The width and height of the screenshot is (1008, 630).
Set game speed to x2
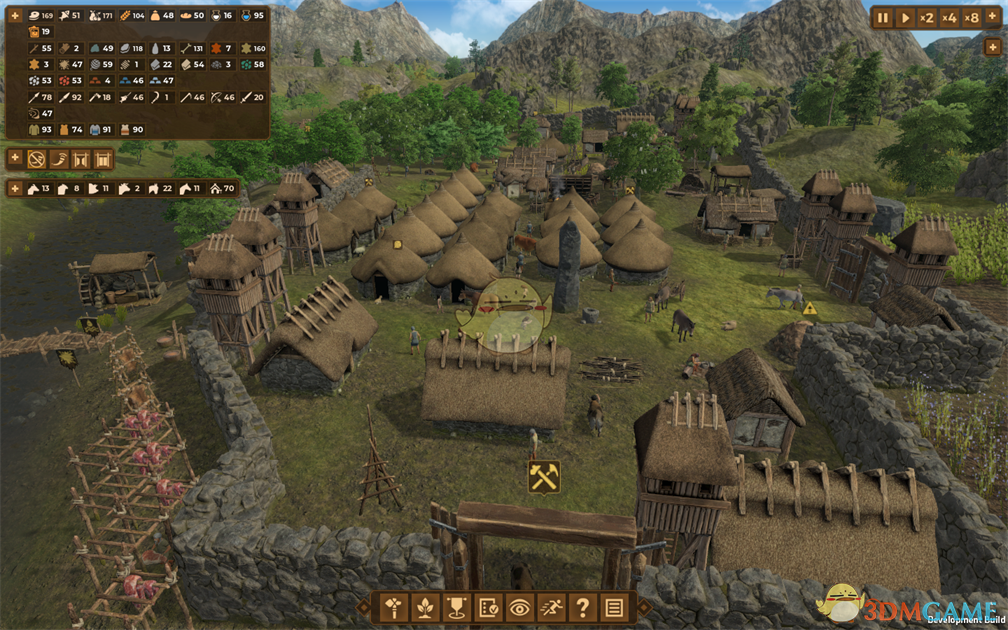coord(927,17)
